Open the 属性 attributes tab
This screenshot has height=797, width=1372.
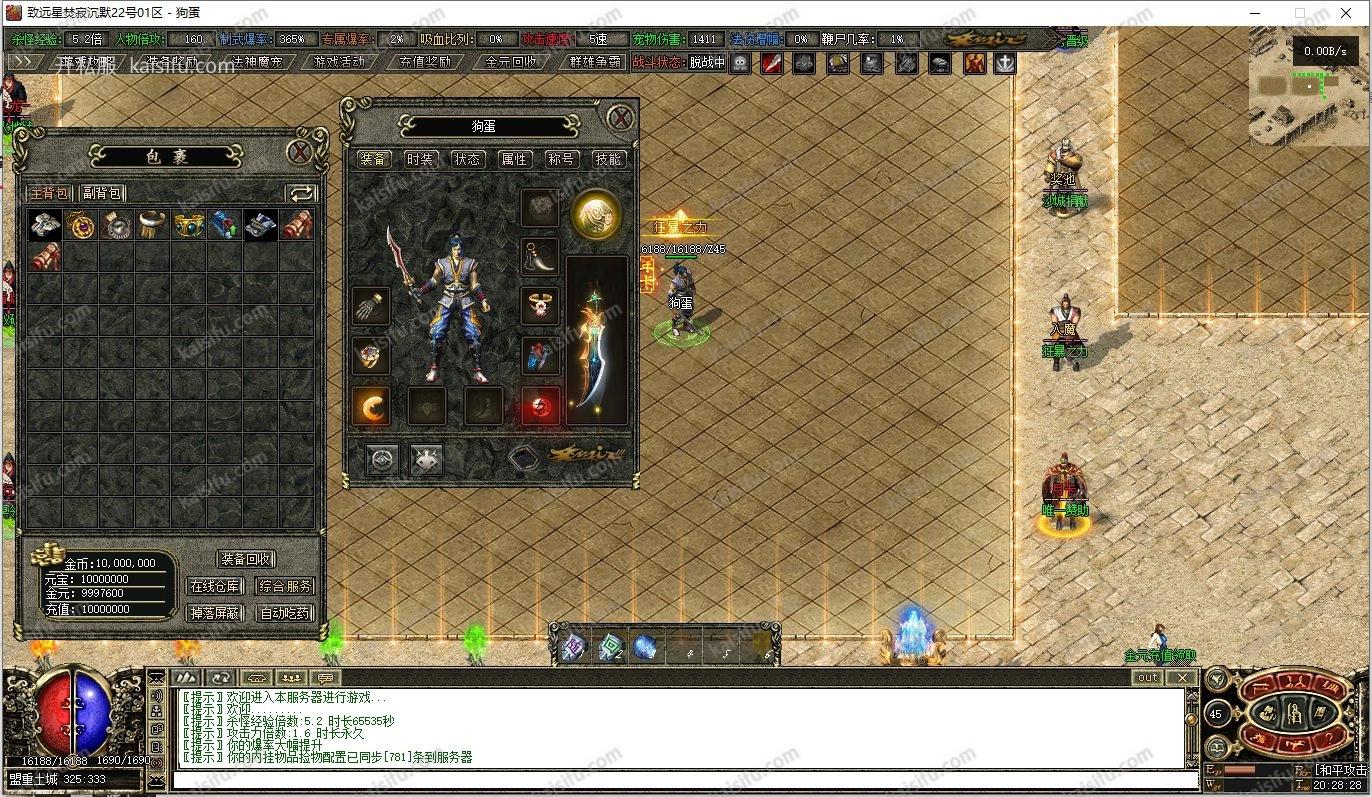[514, 159]
